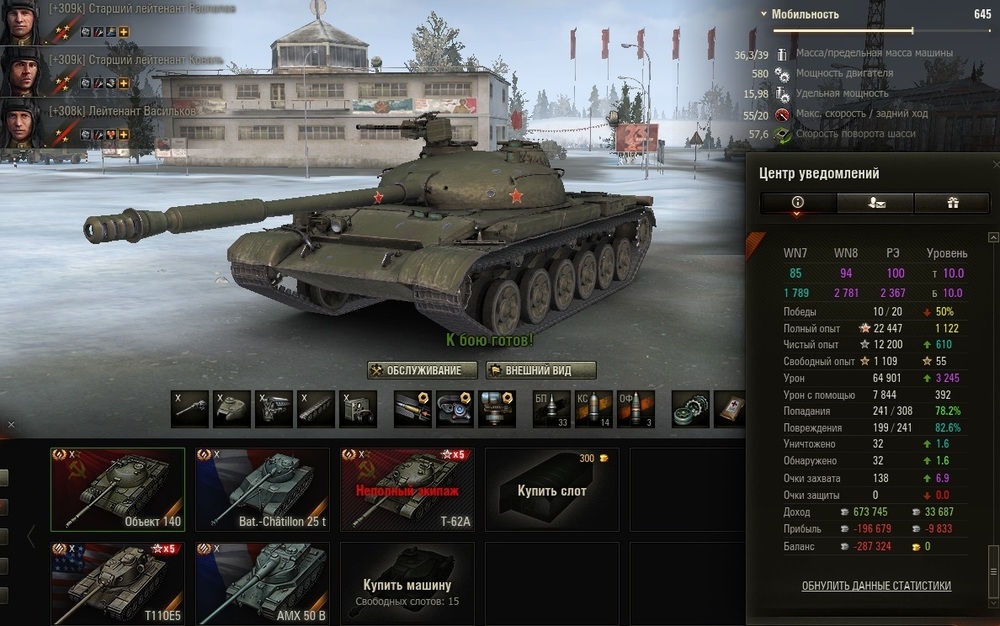Image resolution: width=1000 pixels, height=626 pixels.
Task: Choose the Bat.-Châtillon 25 t tank
Action: click(262, 489)
